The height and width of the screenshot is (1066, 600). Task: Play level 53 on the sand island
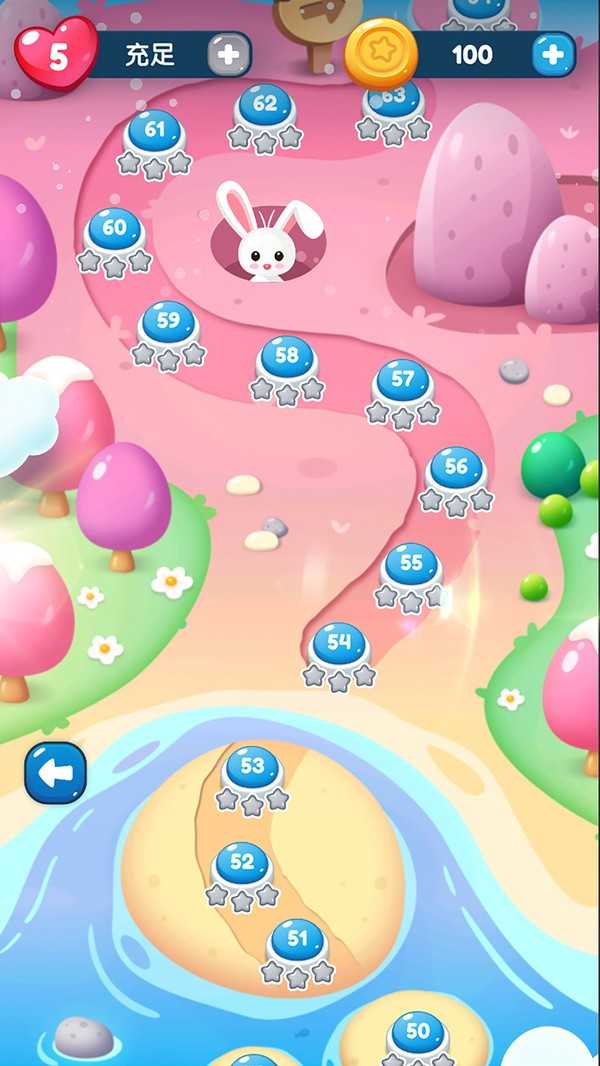[x=252, y=769]
